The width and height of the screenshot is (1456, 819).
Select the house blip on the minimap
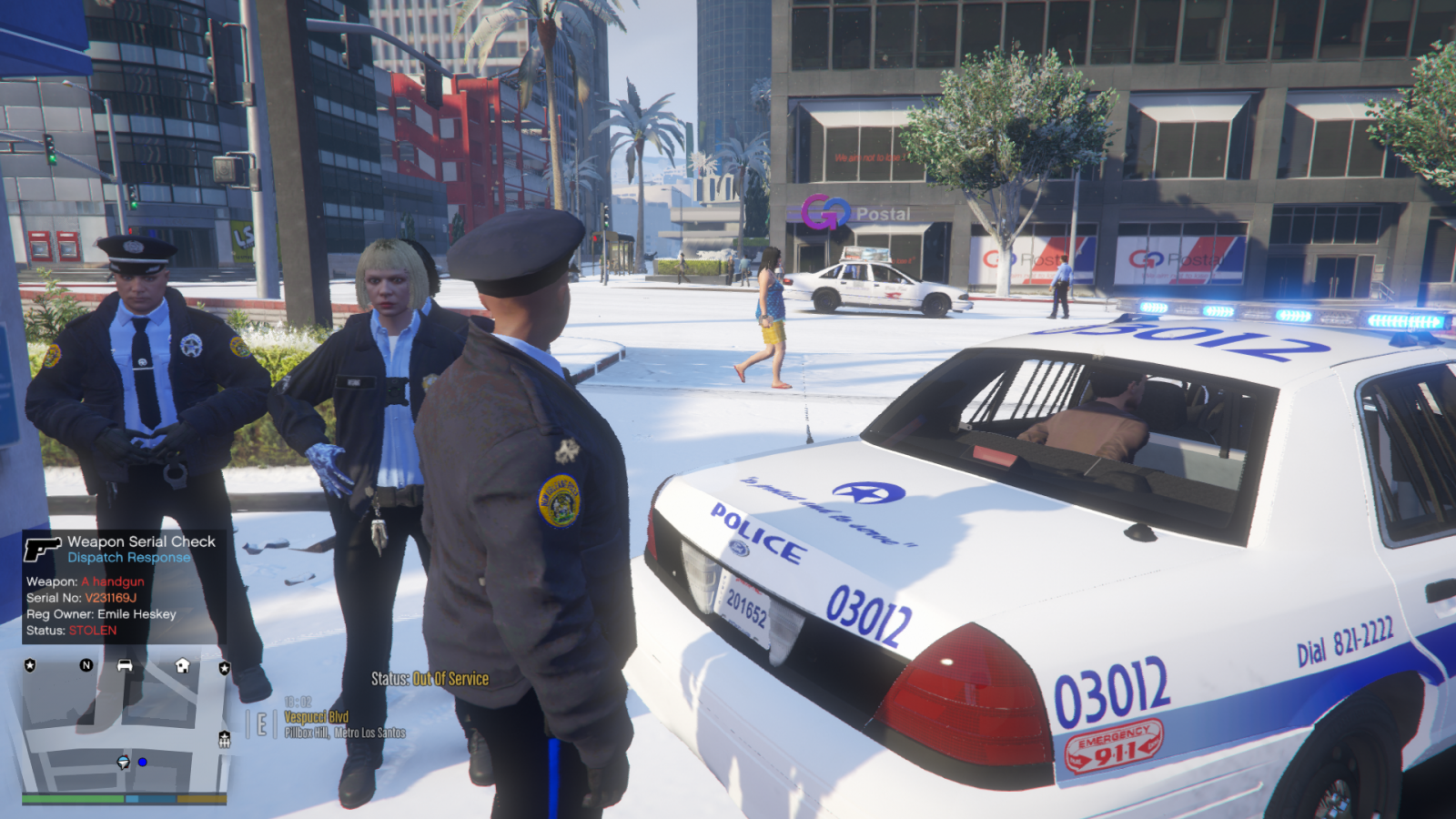182,665
